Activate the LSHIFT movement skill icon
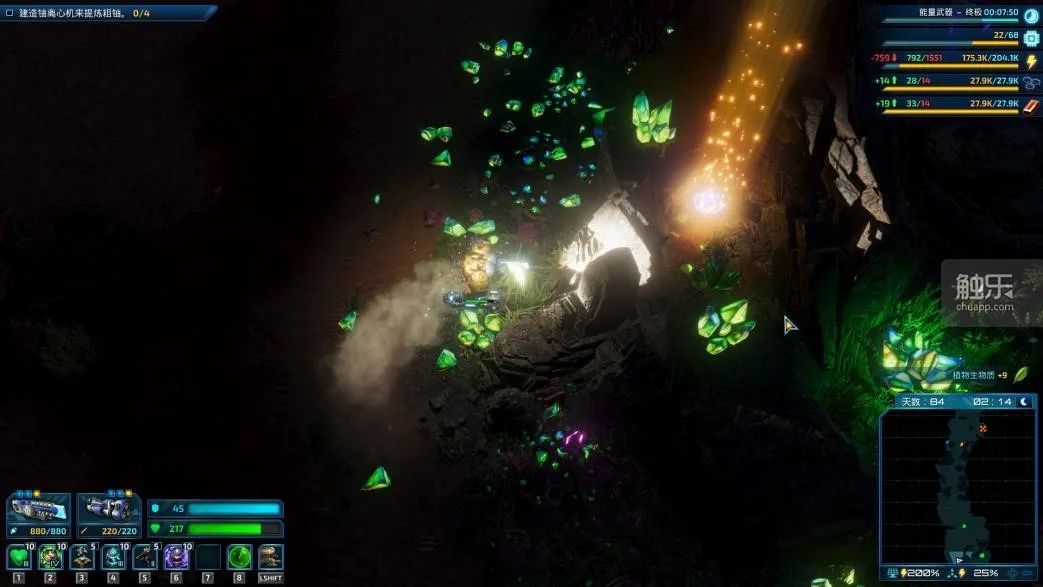Viewport: 1043px width, 587px height. pyautogui.click(x=270, y=556)
